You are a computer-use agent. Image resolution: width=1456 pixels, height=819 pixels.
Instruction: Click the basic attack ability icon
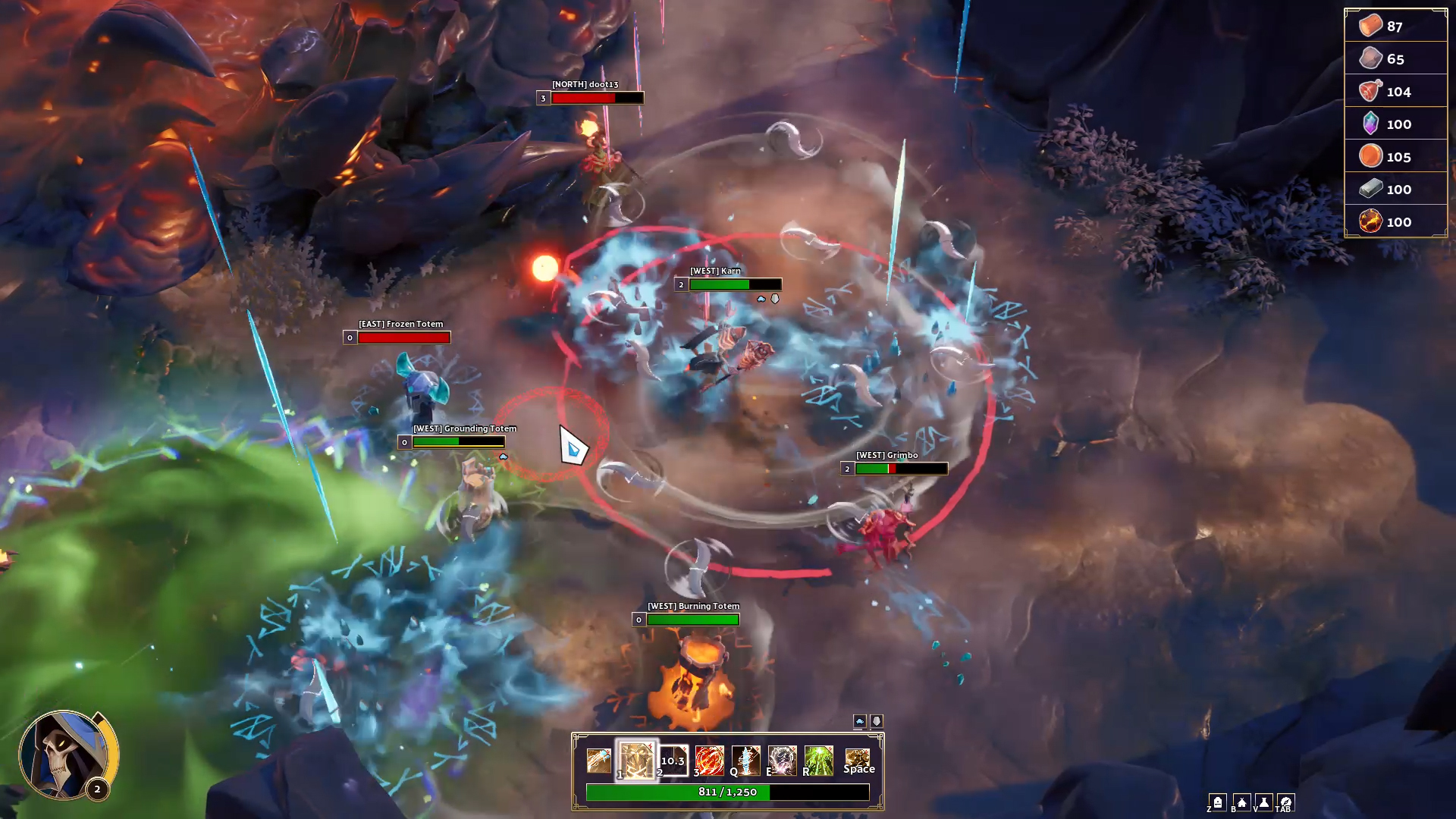click(598, 761)
